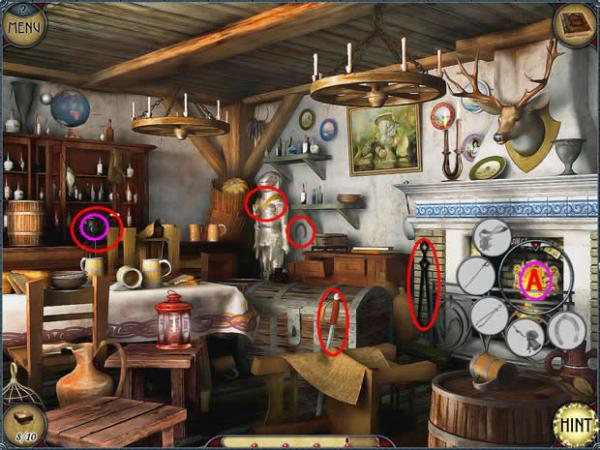Select the horseshoe silhouette in the item wheel

(x=566, y=330)
